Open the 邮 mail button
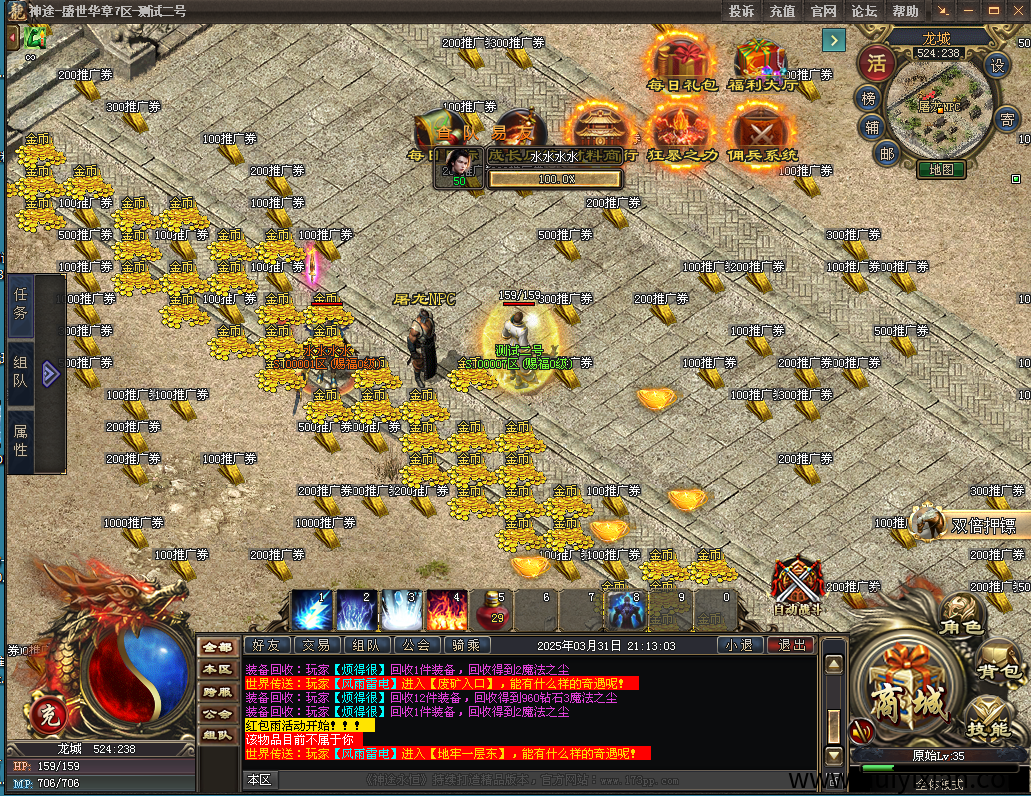 pyautogui.click(x=886, y=152)
